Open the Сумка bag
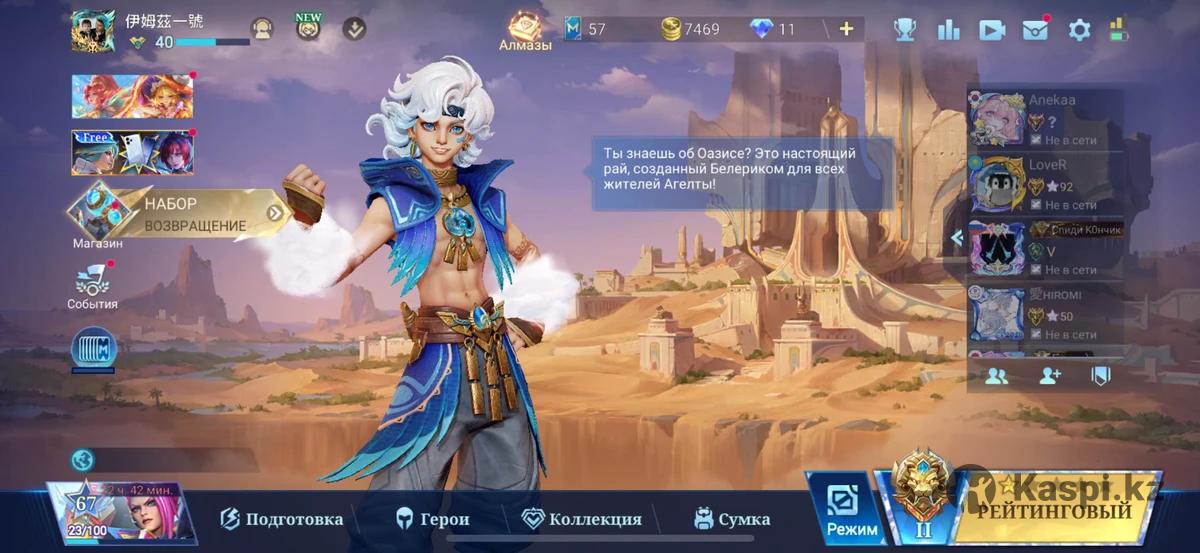The width and height of the screenshot is (1200, 553). point(732,519)
